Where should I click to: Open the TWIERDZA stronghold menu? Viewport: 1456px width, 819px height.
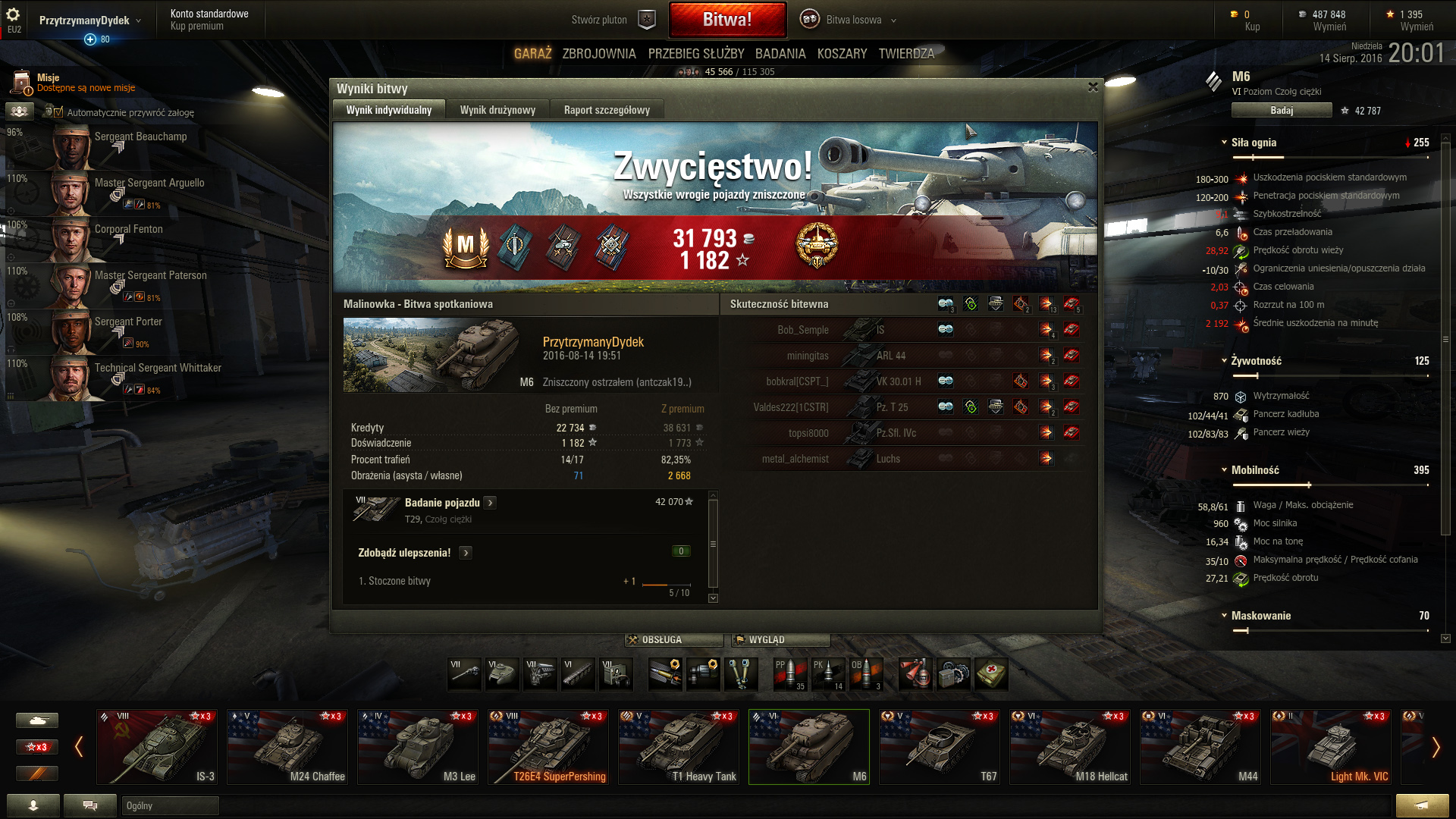coord(906,54)
